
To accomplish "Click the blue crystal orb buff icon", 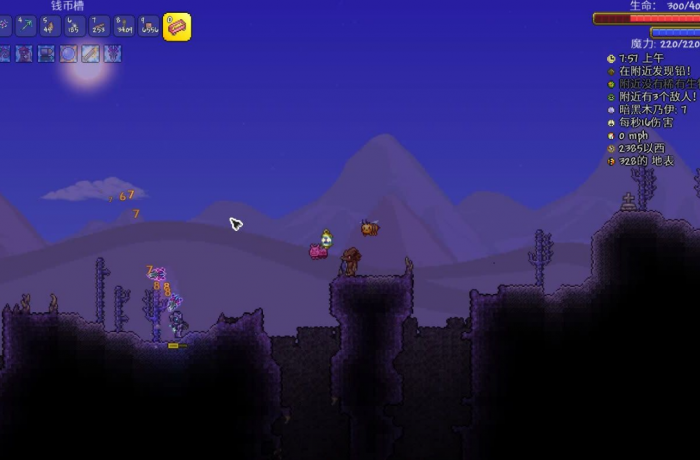I will tap(68, 54).
